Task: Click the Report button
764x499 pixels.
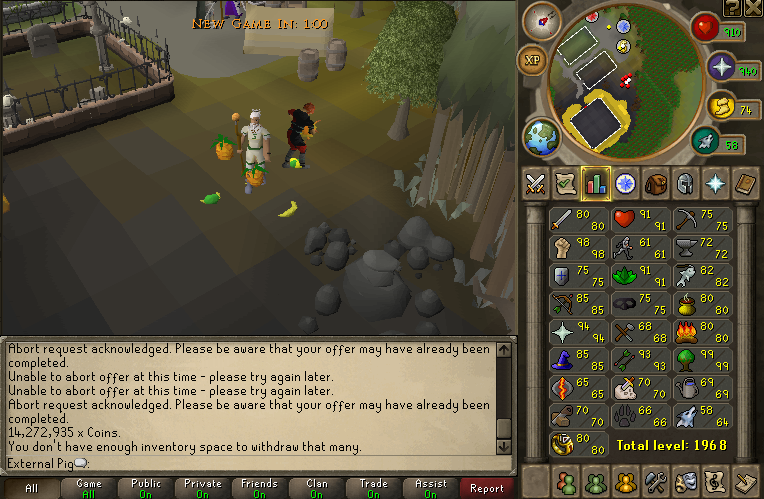Action: coord(487,489)
